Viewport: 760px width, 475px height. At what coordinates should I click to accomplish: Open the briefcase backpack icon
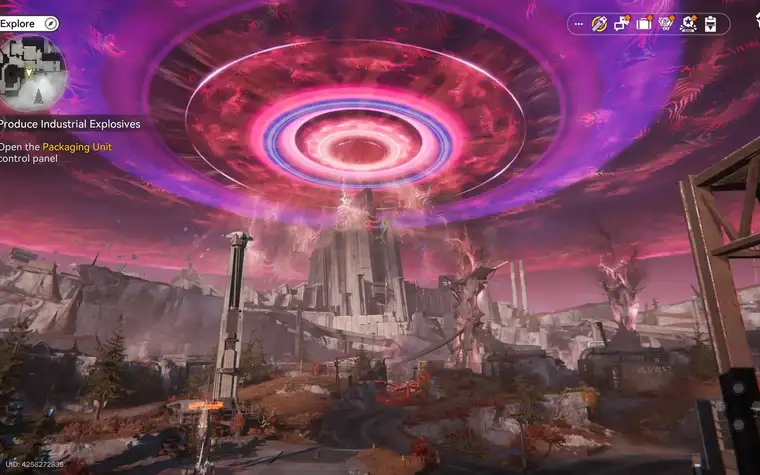click(644, 23)
